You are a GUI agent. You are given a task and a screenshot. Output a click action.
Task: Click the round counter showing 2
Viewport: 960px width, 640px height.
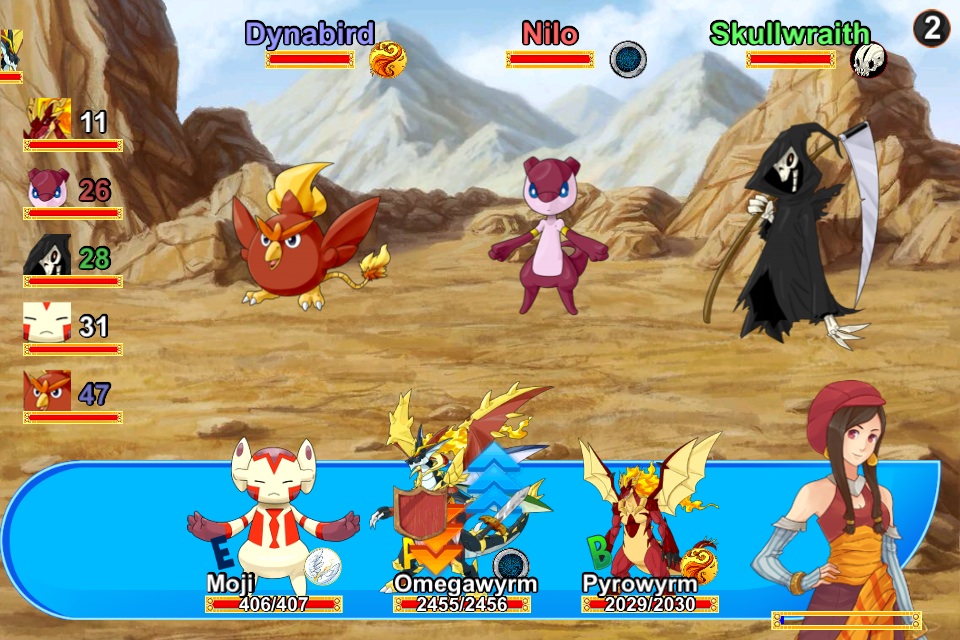click(931, 29)
